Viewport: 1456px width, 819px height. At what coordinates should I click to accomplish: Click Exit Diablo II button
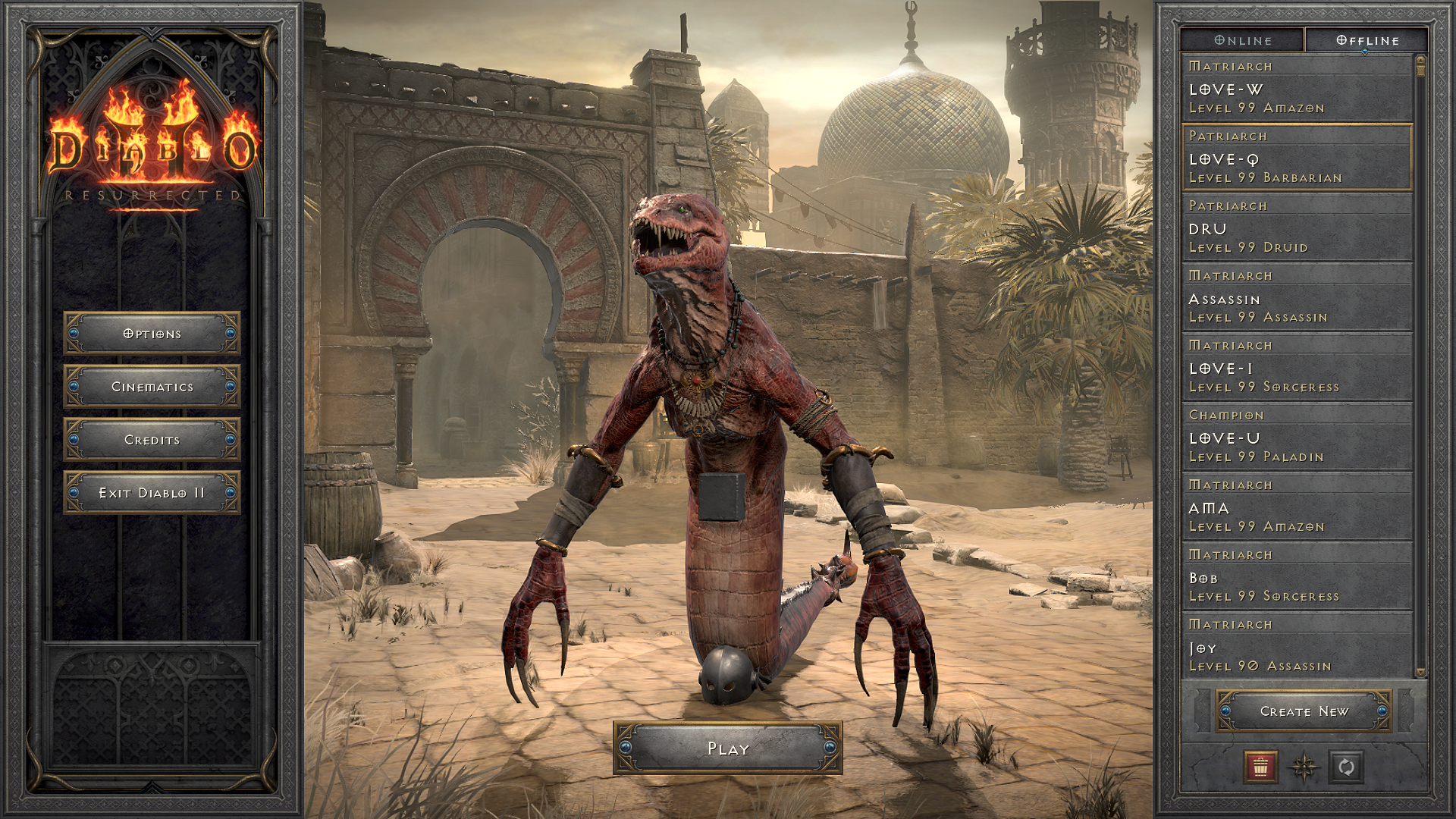pyautogui.click(x=152, y=493)
